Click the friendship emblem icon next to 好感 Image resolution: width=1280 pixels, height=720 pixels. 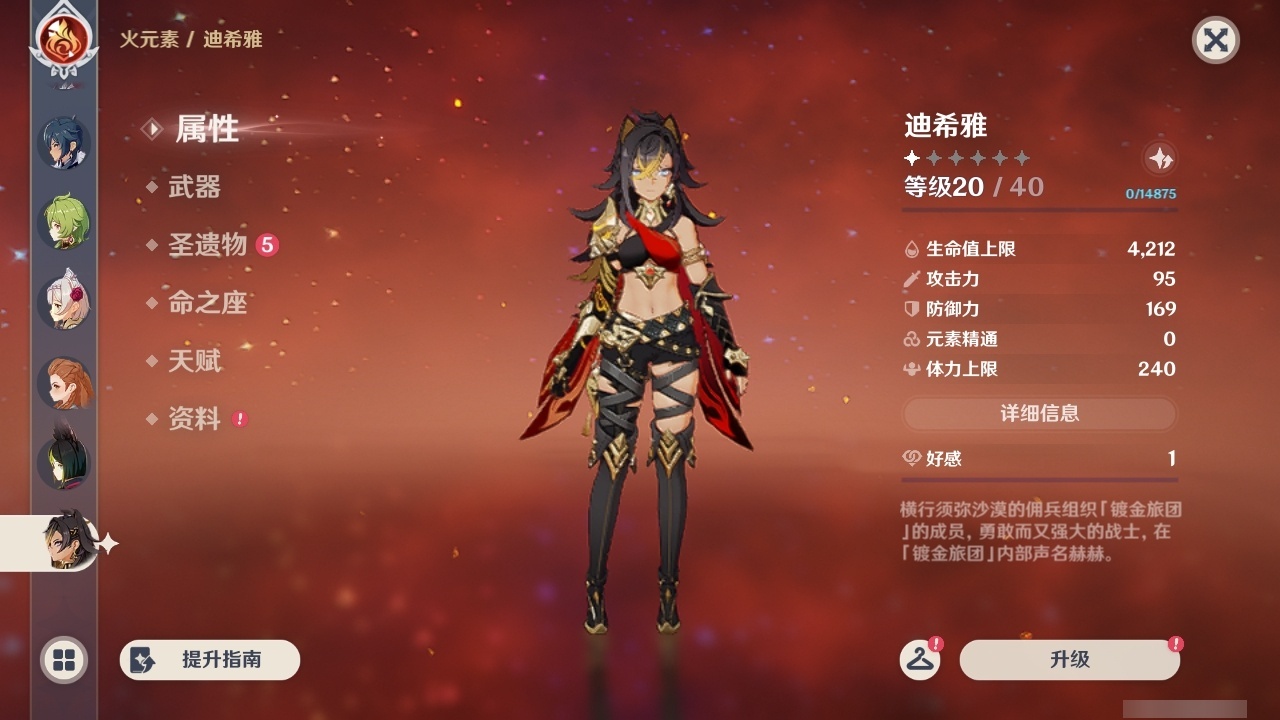(x=911, y=458)
